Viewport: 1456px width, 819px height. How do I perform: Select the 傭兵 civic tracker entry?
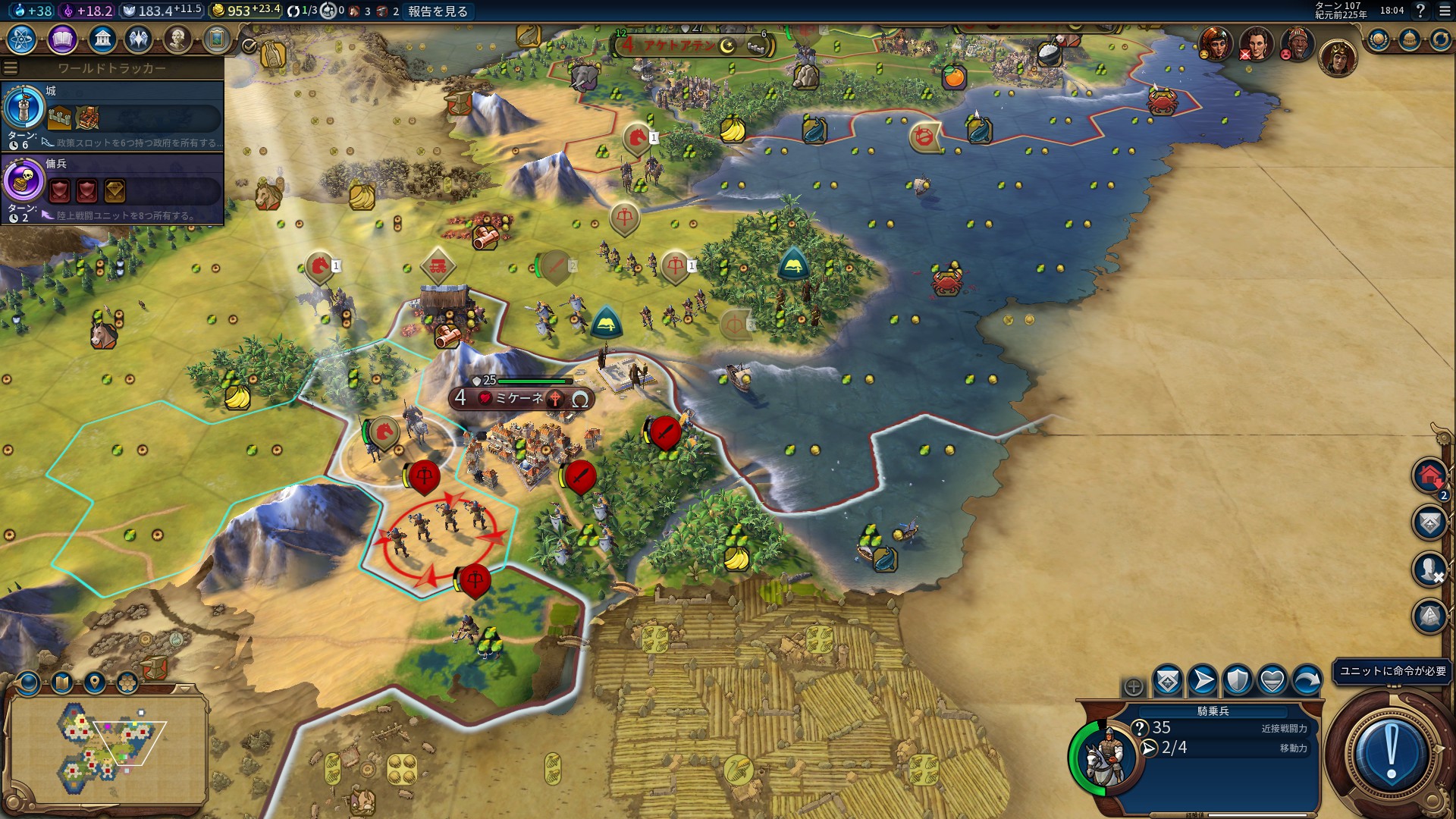point(112,189)
